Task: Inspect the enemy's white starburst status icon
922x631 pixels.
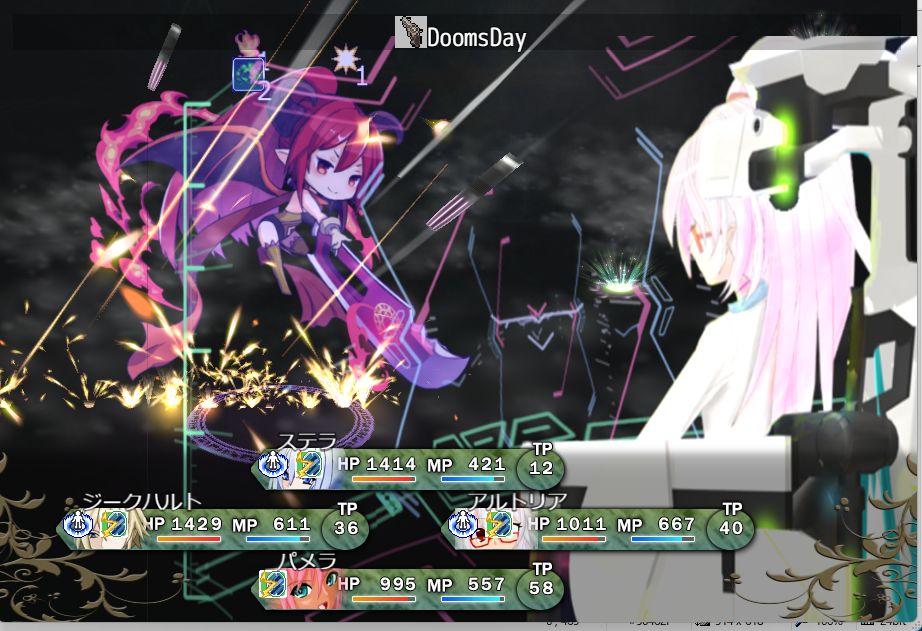Action: [345, 59]
